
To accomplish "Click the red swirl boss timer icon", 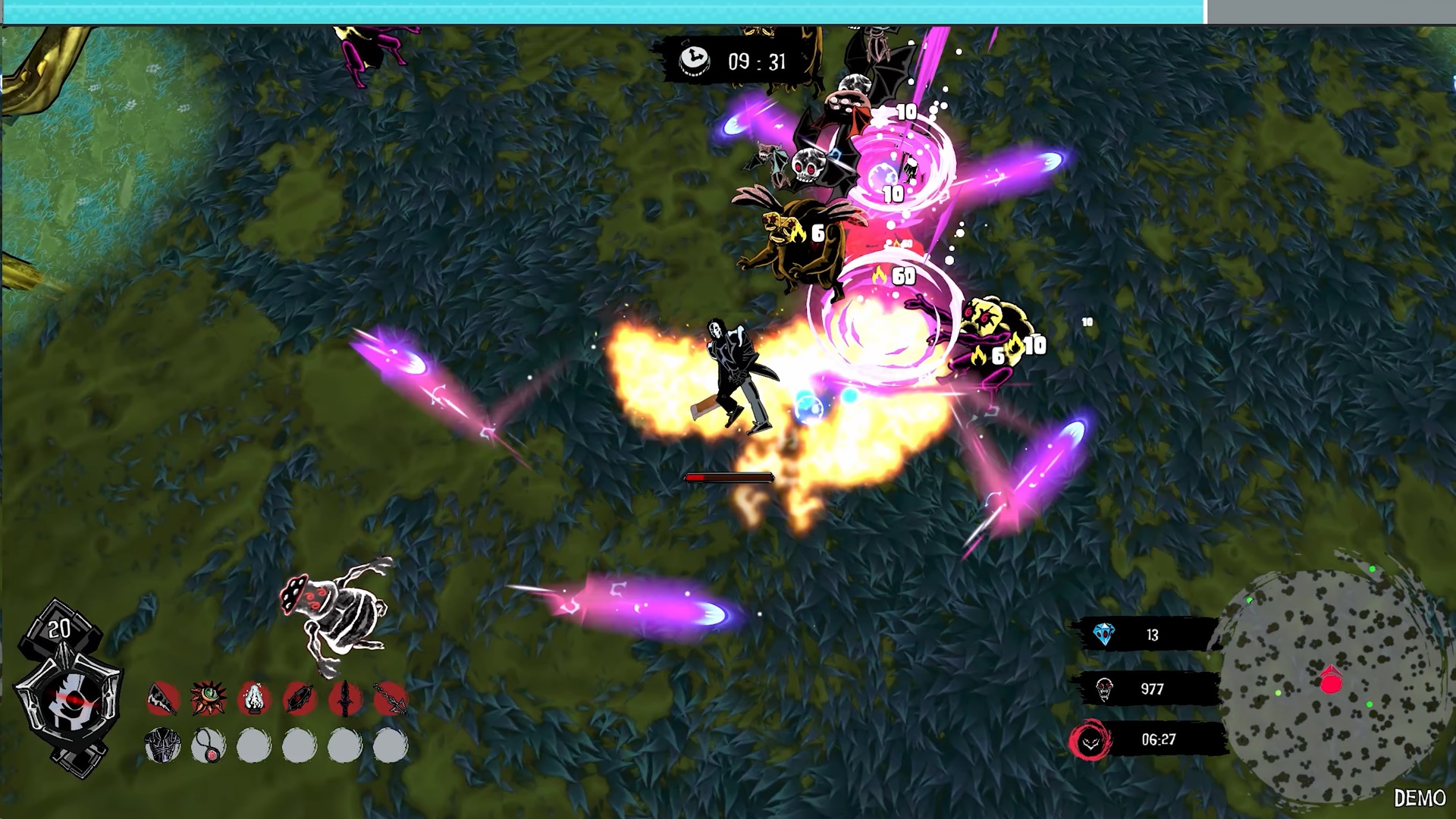I will point(1090,740).
